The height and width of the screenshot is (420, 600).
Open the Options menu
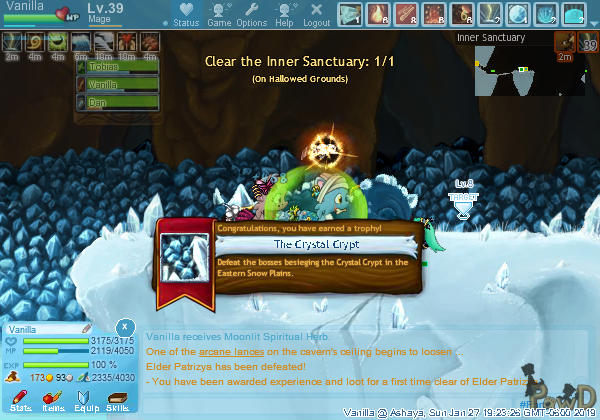(251, 14)
